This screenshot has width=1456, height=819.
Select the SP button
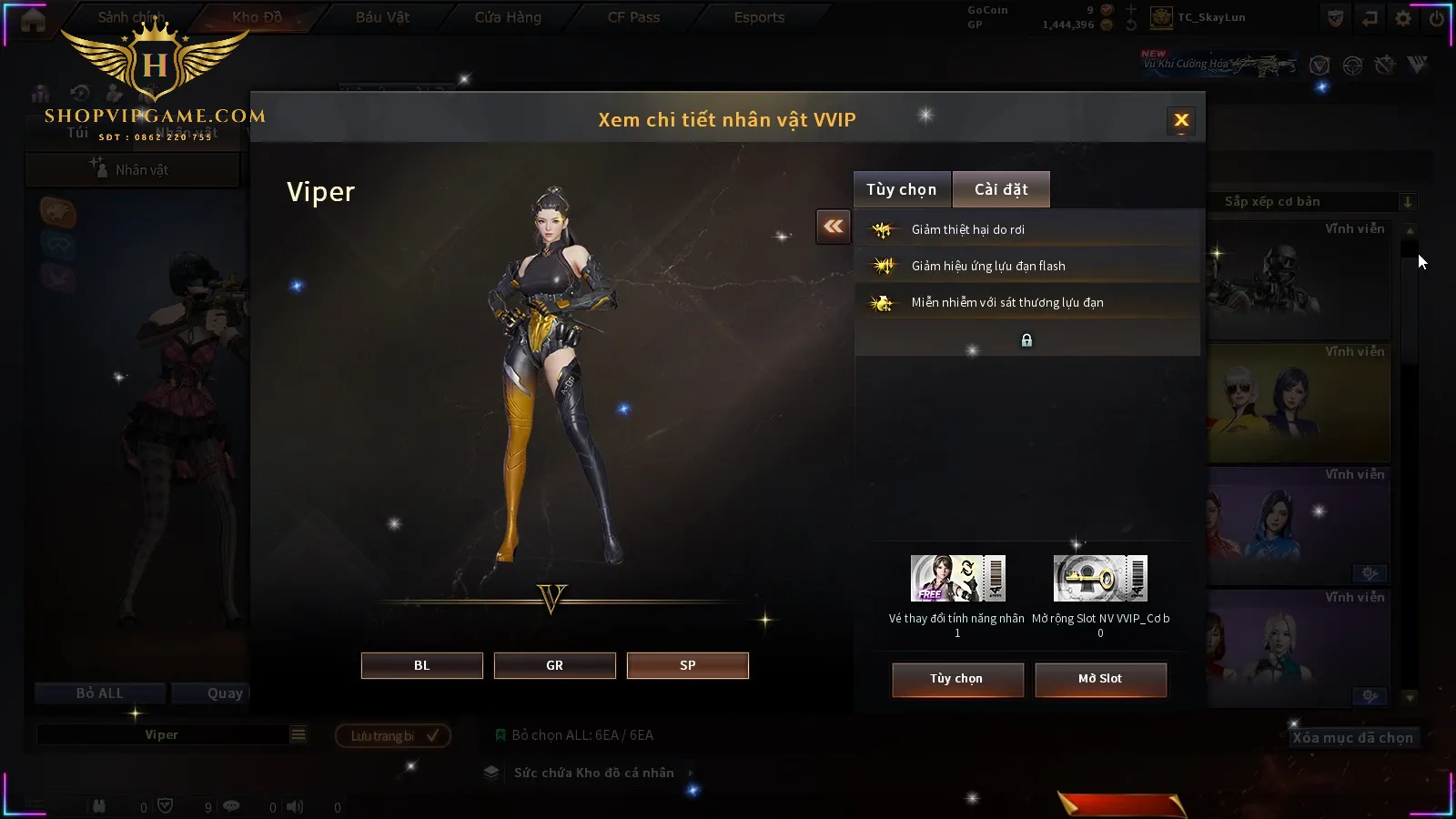tap(687, 665)
